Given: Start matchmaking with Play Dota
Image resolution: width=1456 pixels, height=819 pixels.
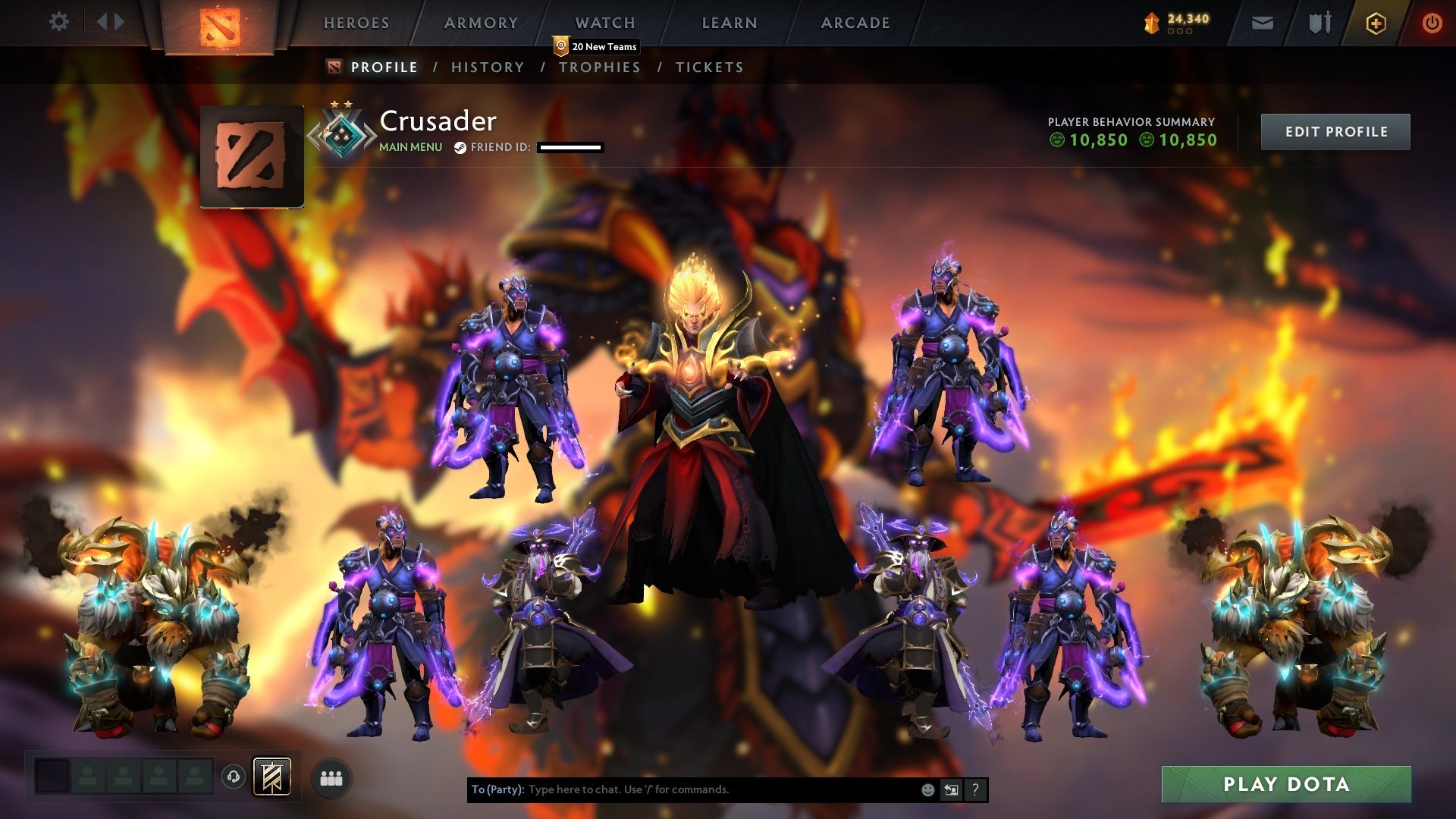Looking at the screenshot, I should pyautogui.click(x=1286, y=784).
